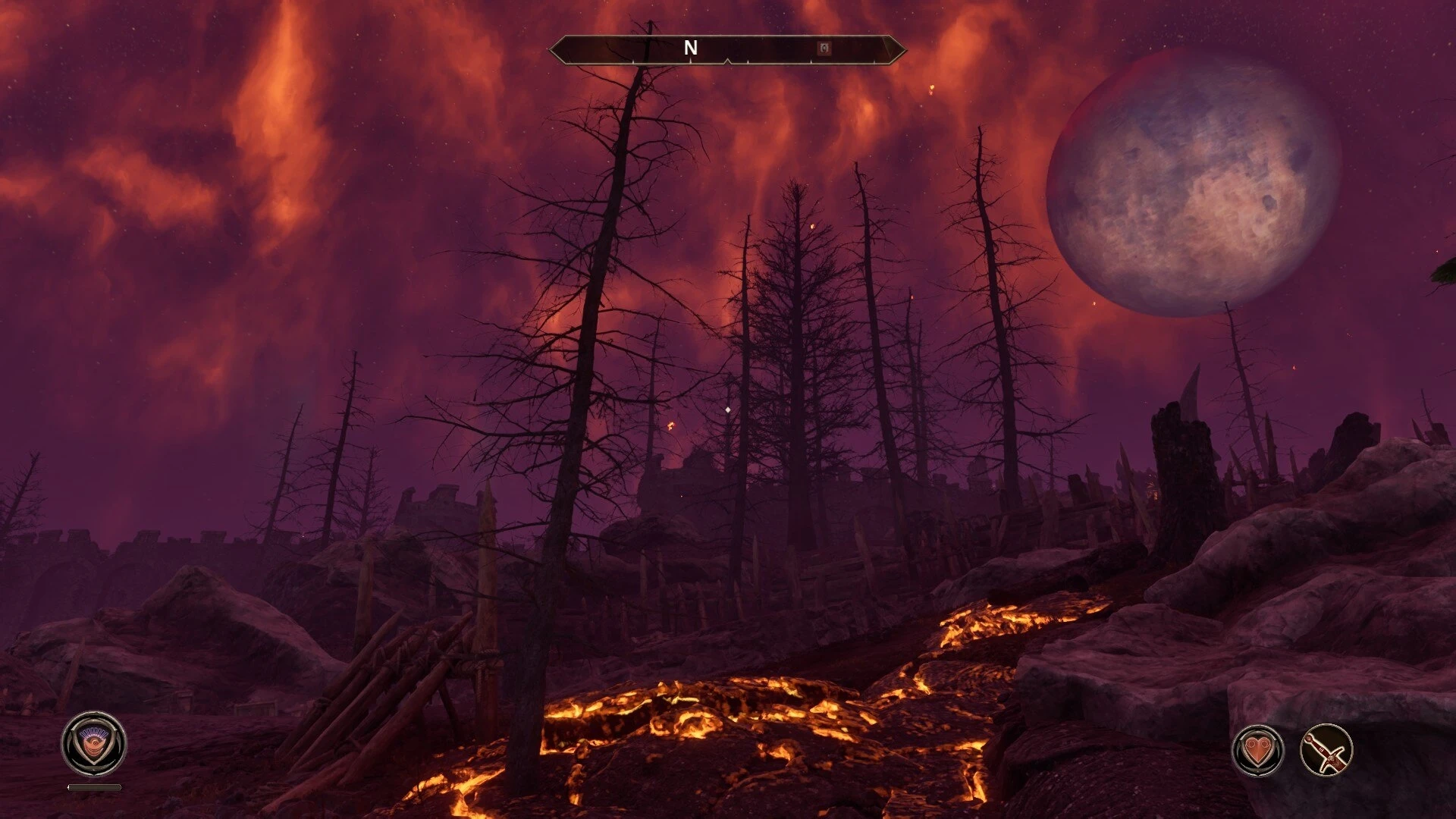Screen dimensions: 1456x819
Task: Click the eye-shaped active effect icon
Action: 94,744
